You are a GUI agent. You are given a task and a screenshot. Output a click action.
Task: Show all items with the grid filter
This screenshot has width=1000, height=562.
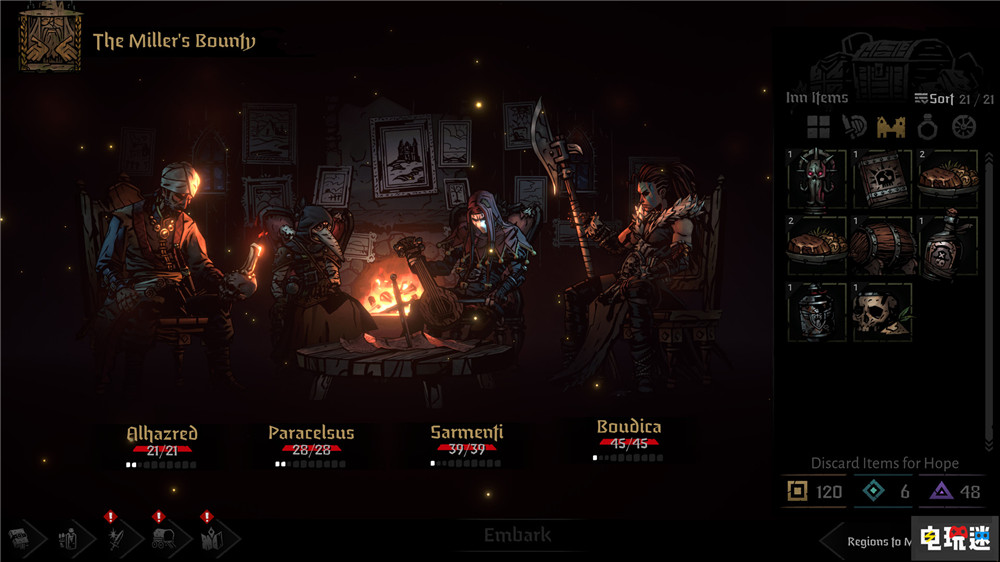[x=819, y=126]
